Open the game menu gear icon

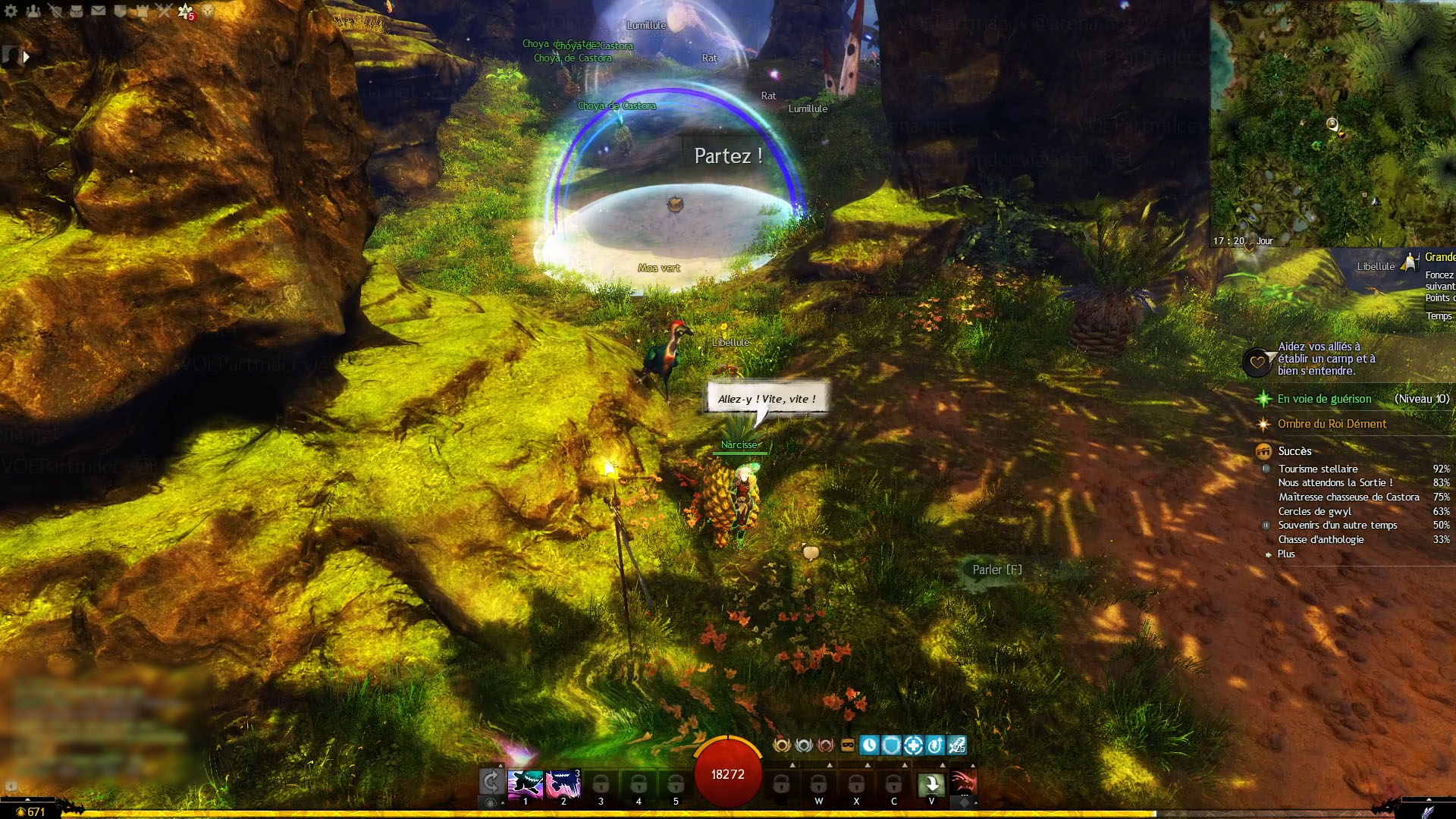11,11
